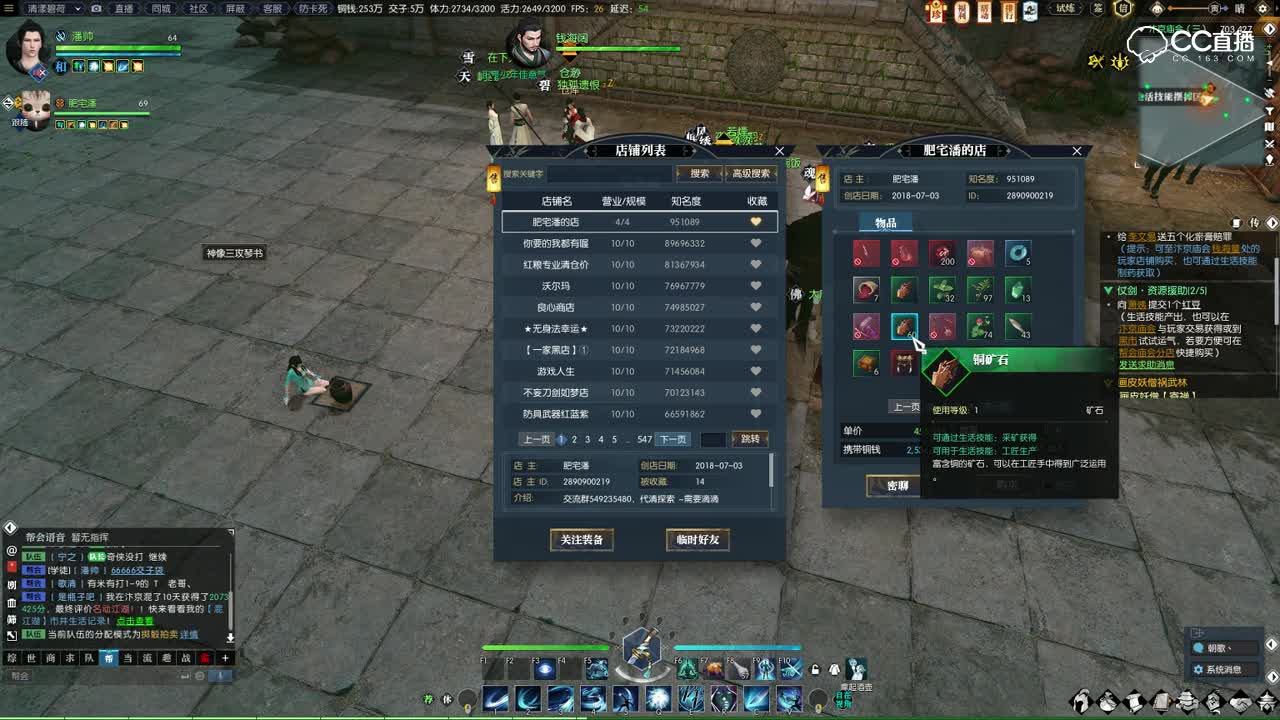Click the speaker icon next to 朝歌
Image resolution: width=1280 pixels, height=720 pixels.
pos(1198,647)
